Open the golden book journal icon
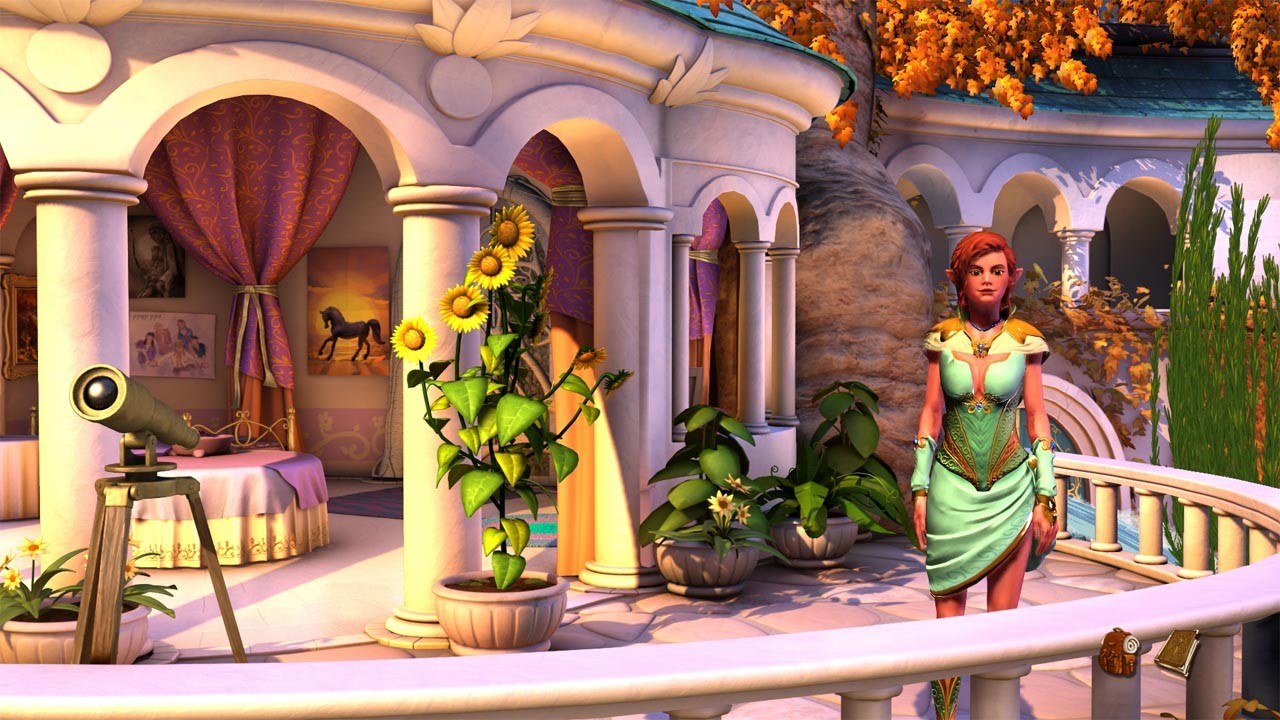 [x=1178, y=650]
